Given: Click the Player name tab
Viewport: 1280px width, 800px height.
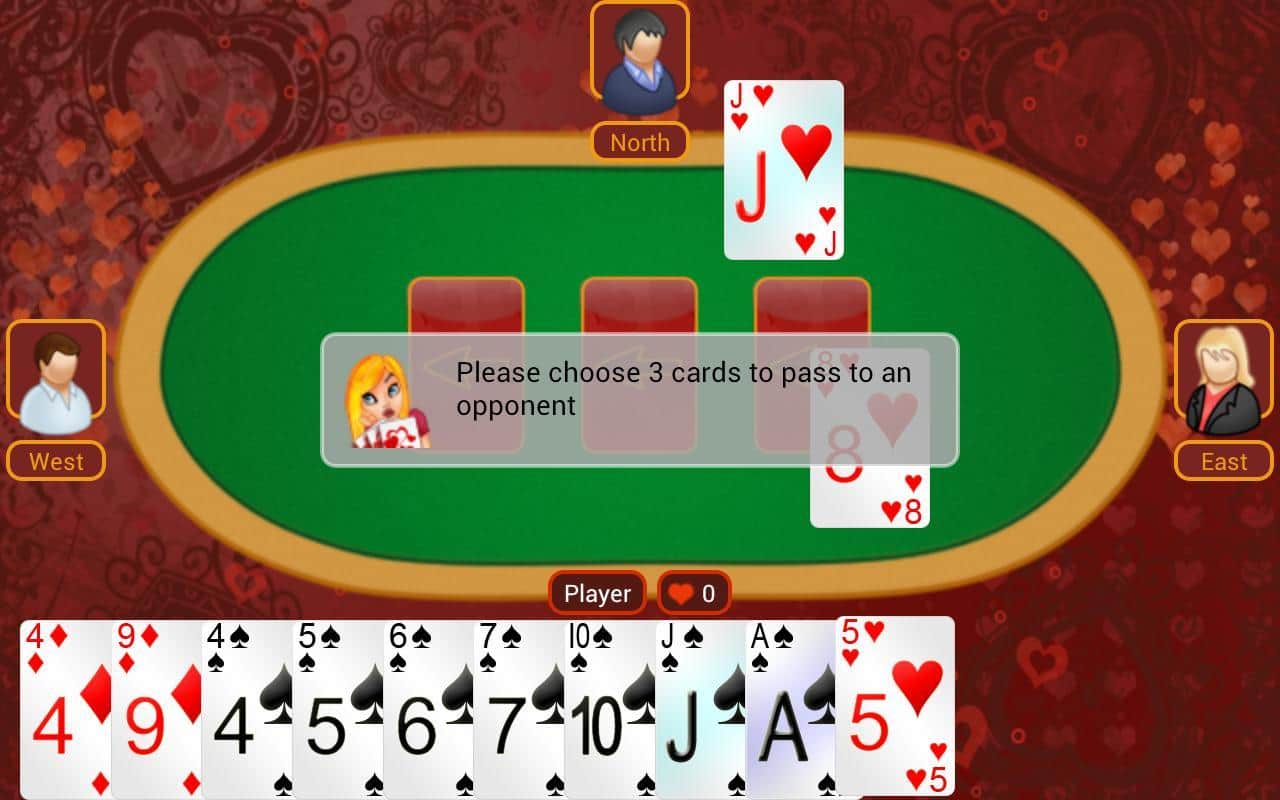Looking at the screenshot, I should pos(597,593).
